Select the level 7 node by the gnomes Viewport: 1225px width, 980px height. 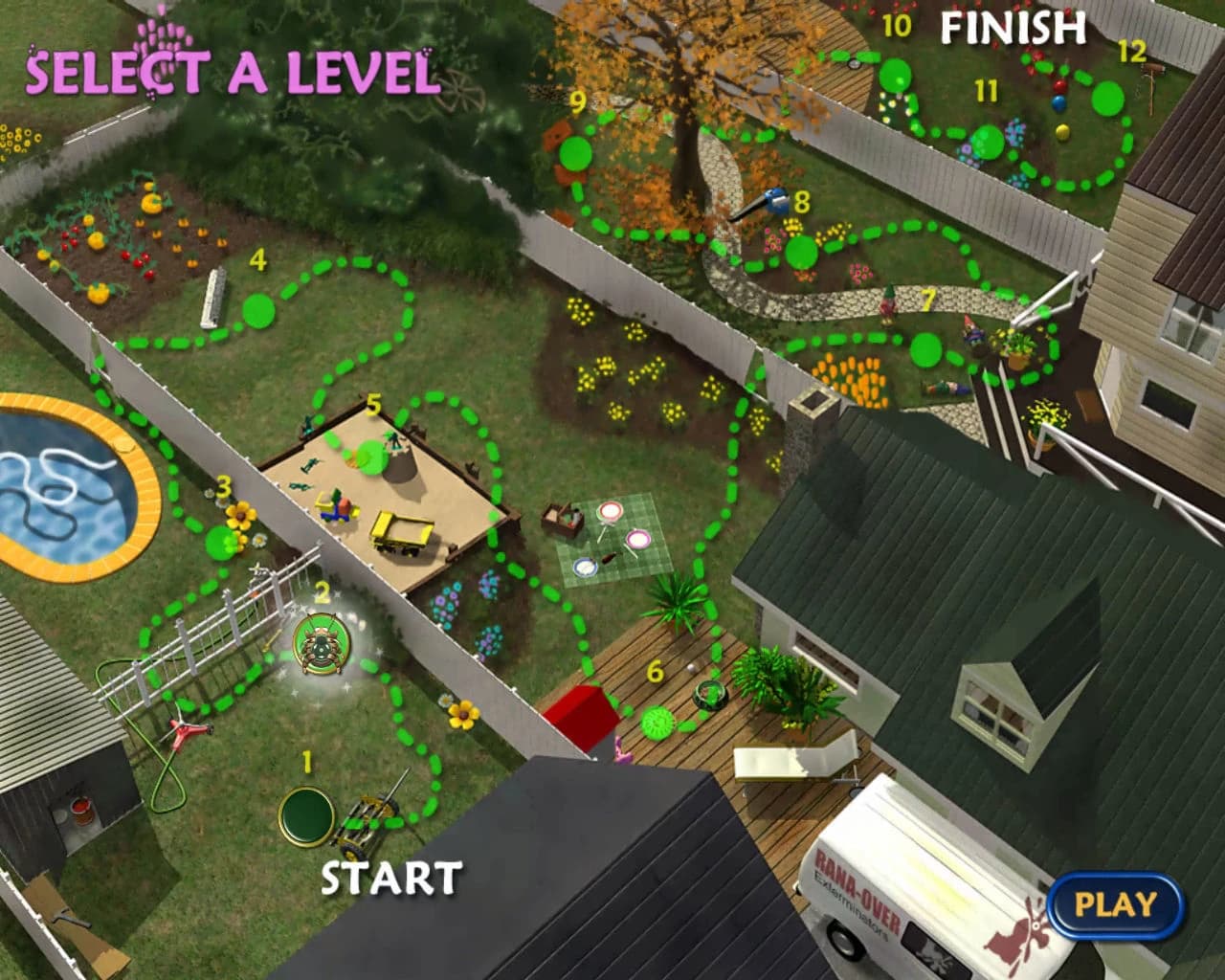click(x=923, y=348)
